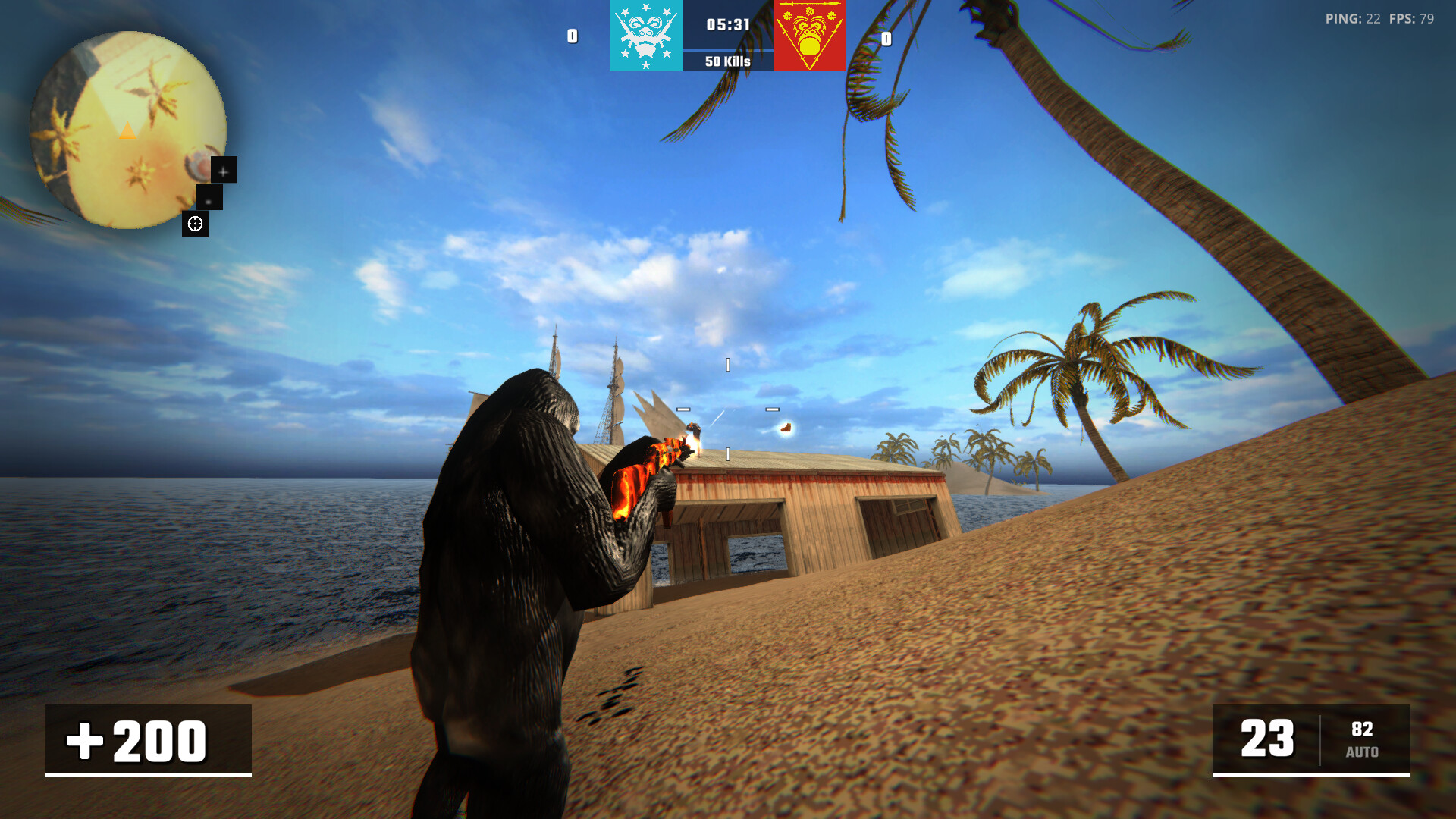The height and width of the screenshot is (819, 1456).
Task: Click the blue team score of 0
Action: pyautogui.click(x=571, y=36)
